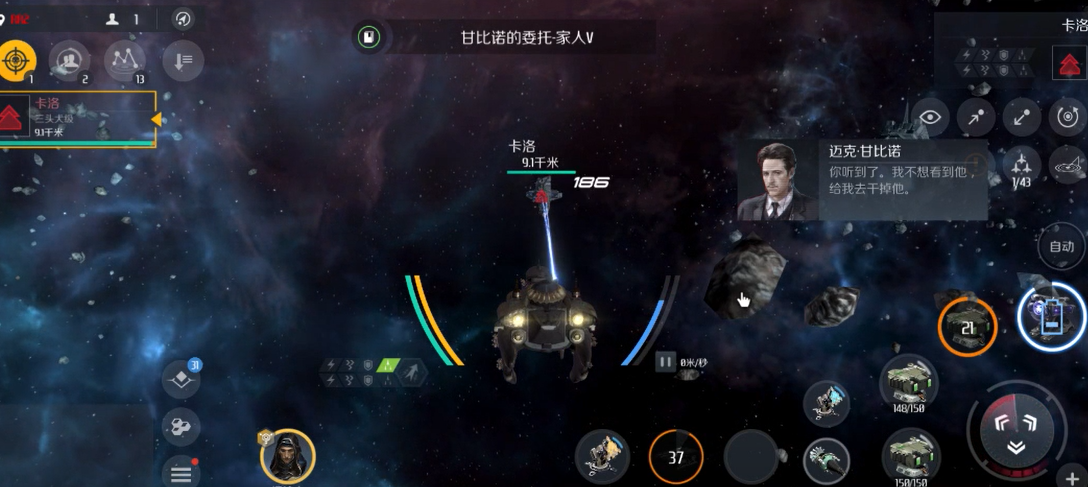Switch to the overview tab numbered 13
Image resolution: width=1088 pixels, height=487 pixels.
click(x=125, y=61)
